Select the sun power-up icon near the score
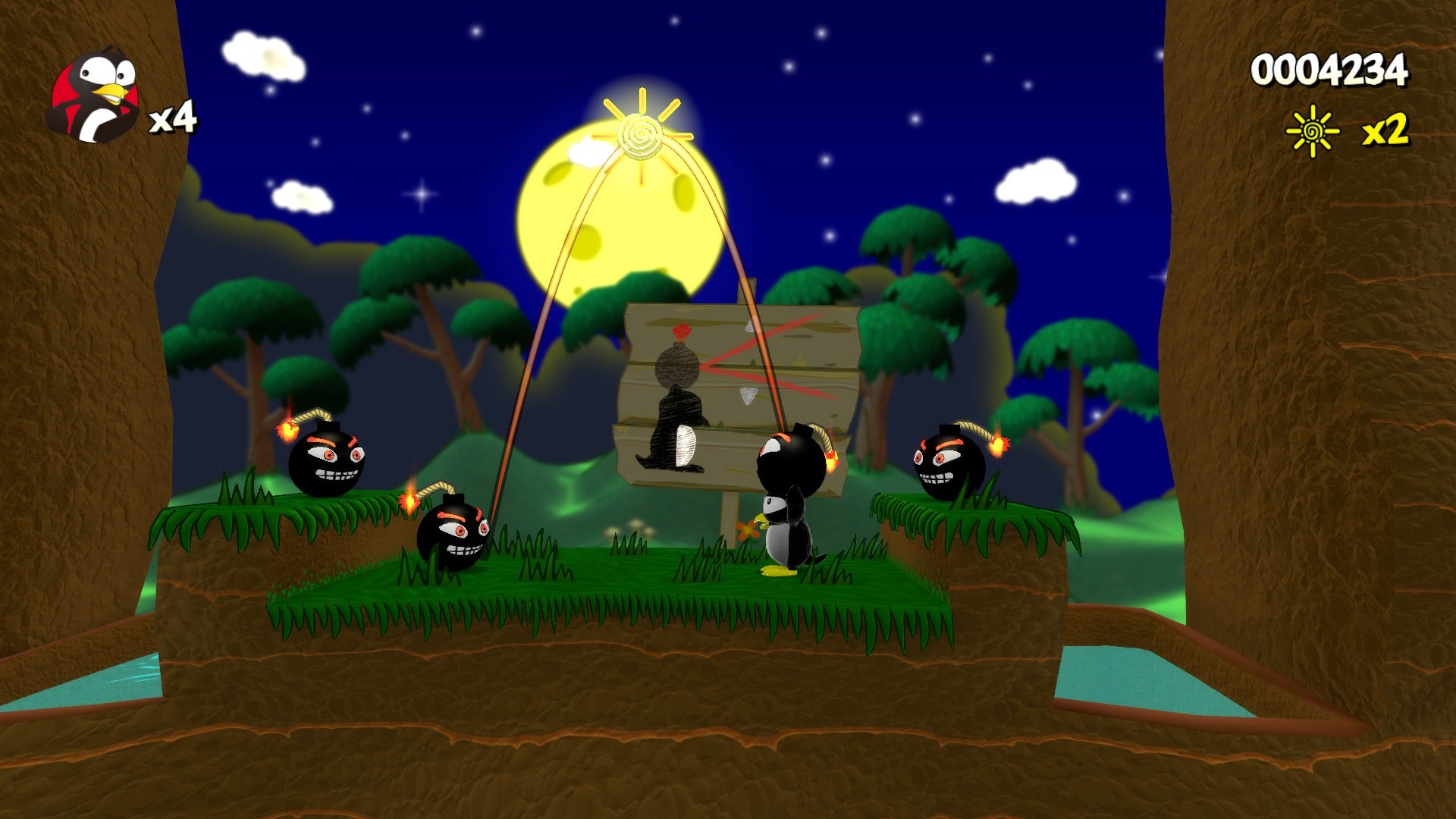The width and height of the screenshot is (1456, 819). 1312,129
